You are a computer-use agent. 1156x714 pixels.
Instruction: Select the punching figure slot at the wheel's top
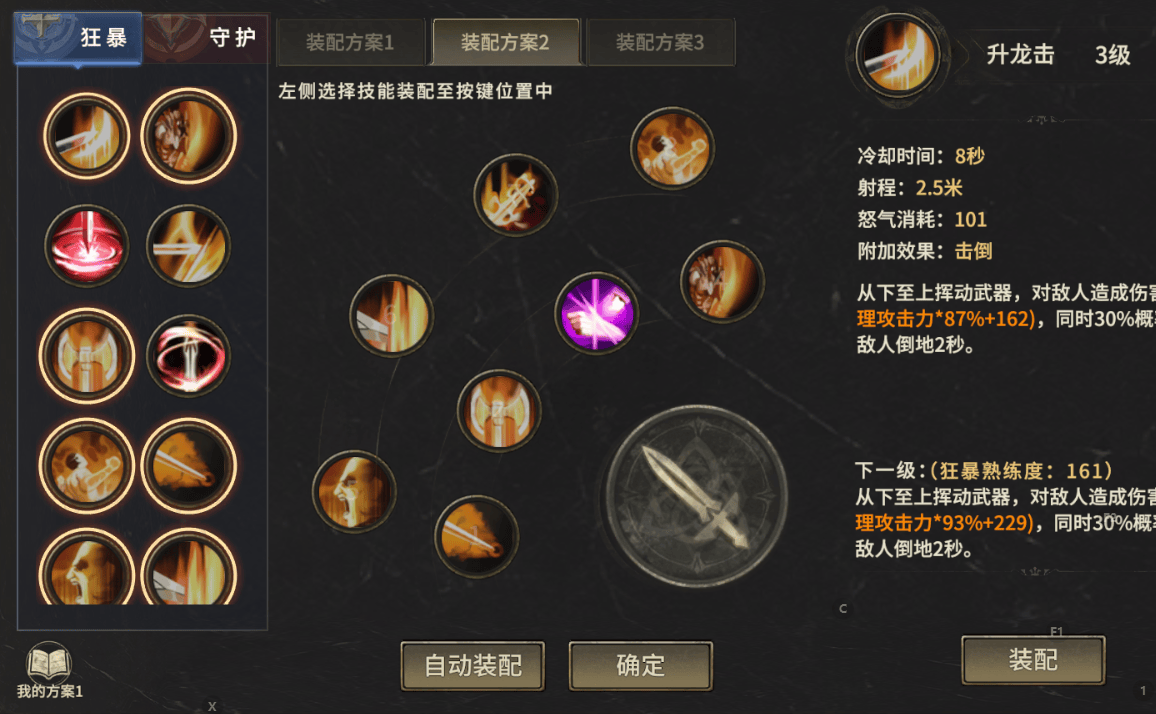click(672, 148)
